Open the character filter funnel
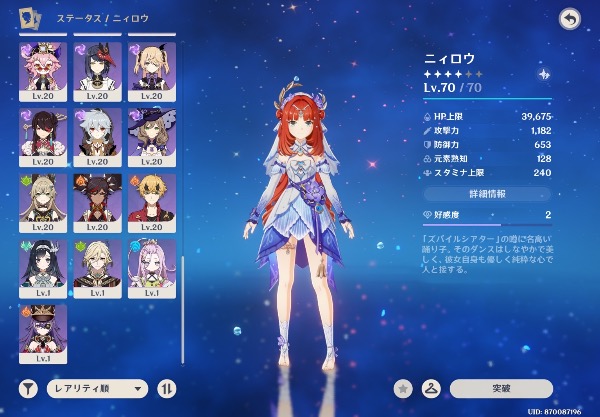The image size is (600, 417). click(27, 387)
